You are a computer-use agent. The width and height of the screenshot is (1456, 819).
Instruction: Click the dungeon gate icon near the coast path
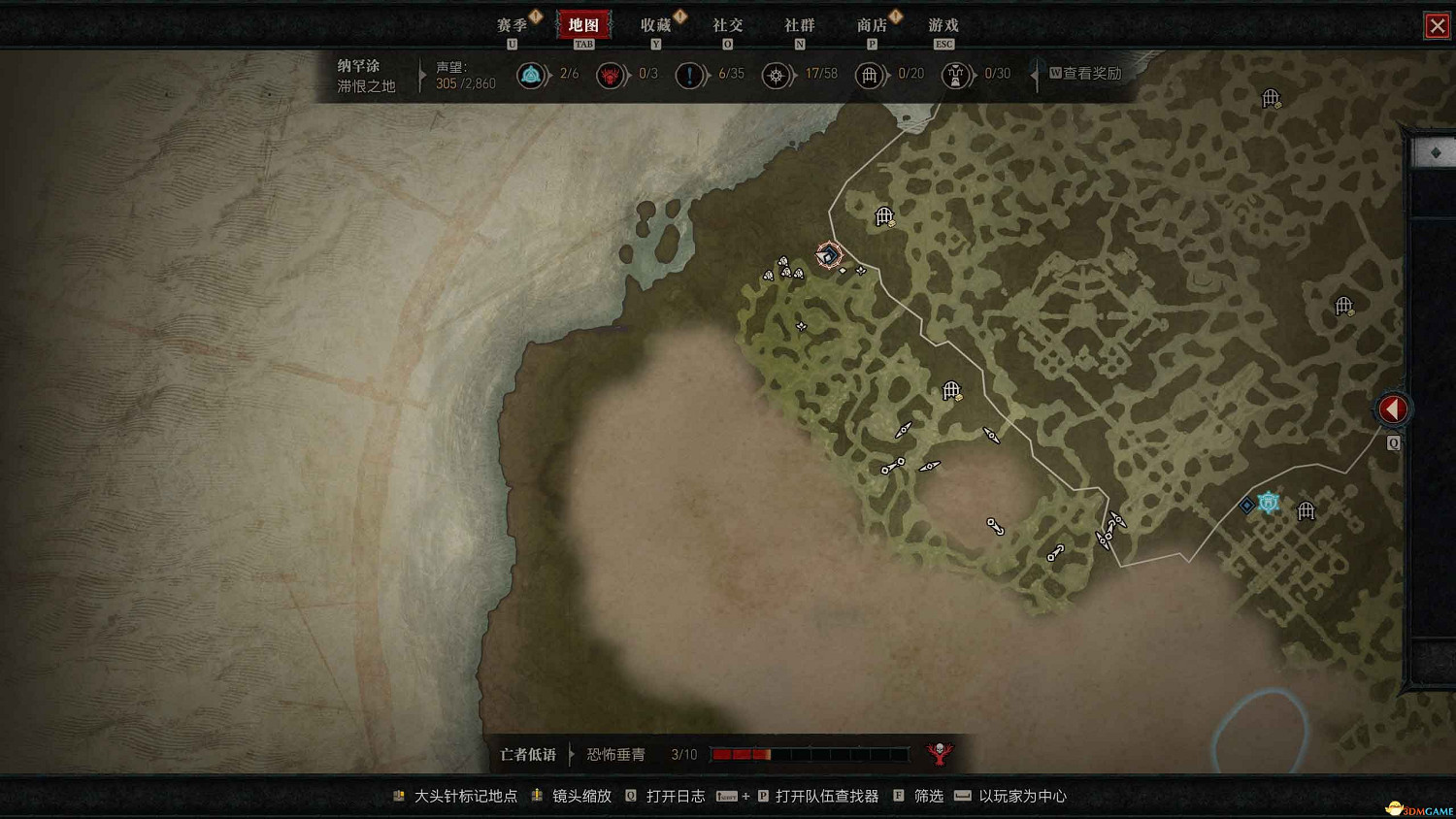[884, 214]
